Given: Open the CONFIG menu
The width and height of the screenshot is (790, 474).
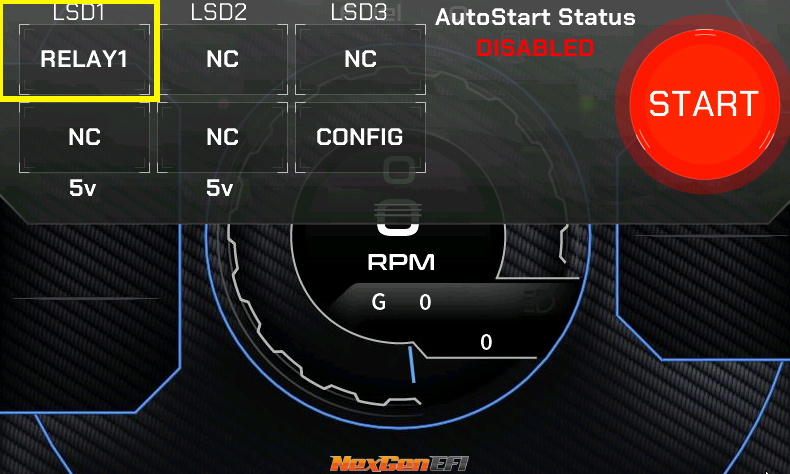Looking at the screenshot, I should (360, 137).
